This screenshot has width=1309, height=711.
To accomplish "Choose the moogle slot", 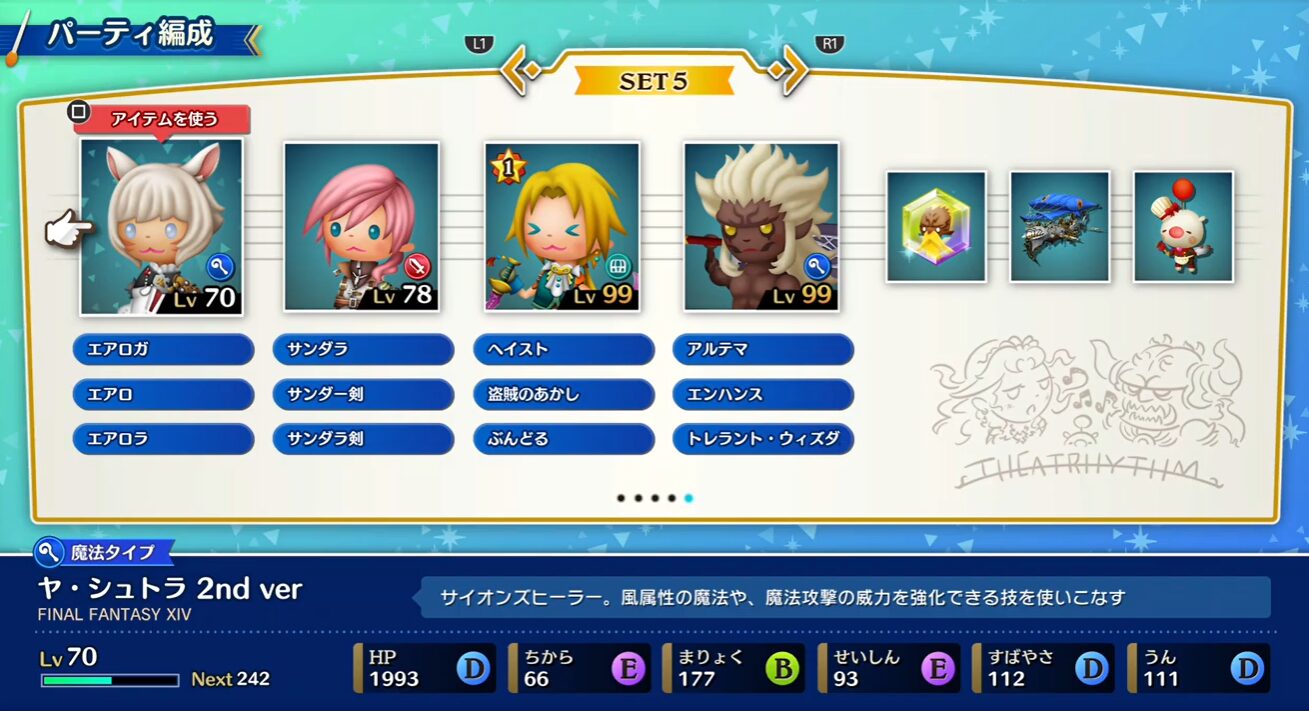I will point(1182,226).
